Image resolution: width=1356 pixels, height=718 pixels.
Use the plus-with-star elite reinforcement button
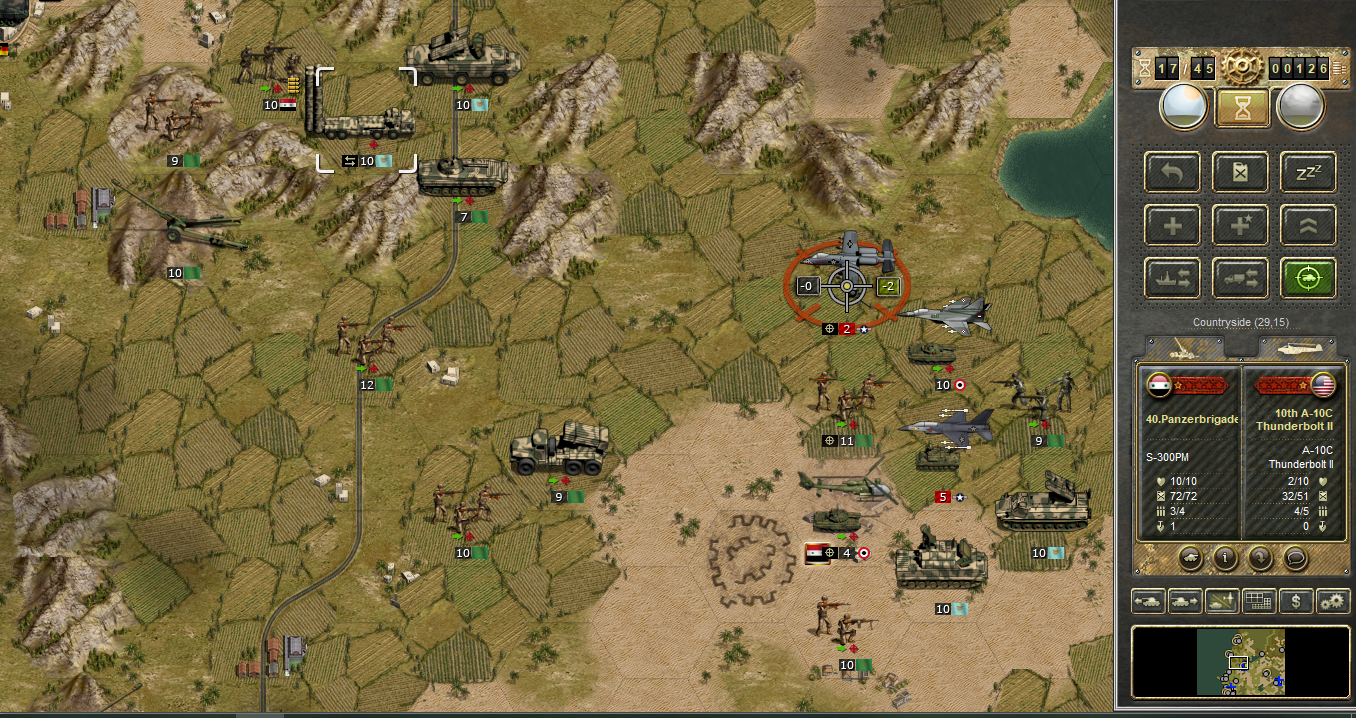[1241, 226]
